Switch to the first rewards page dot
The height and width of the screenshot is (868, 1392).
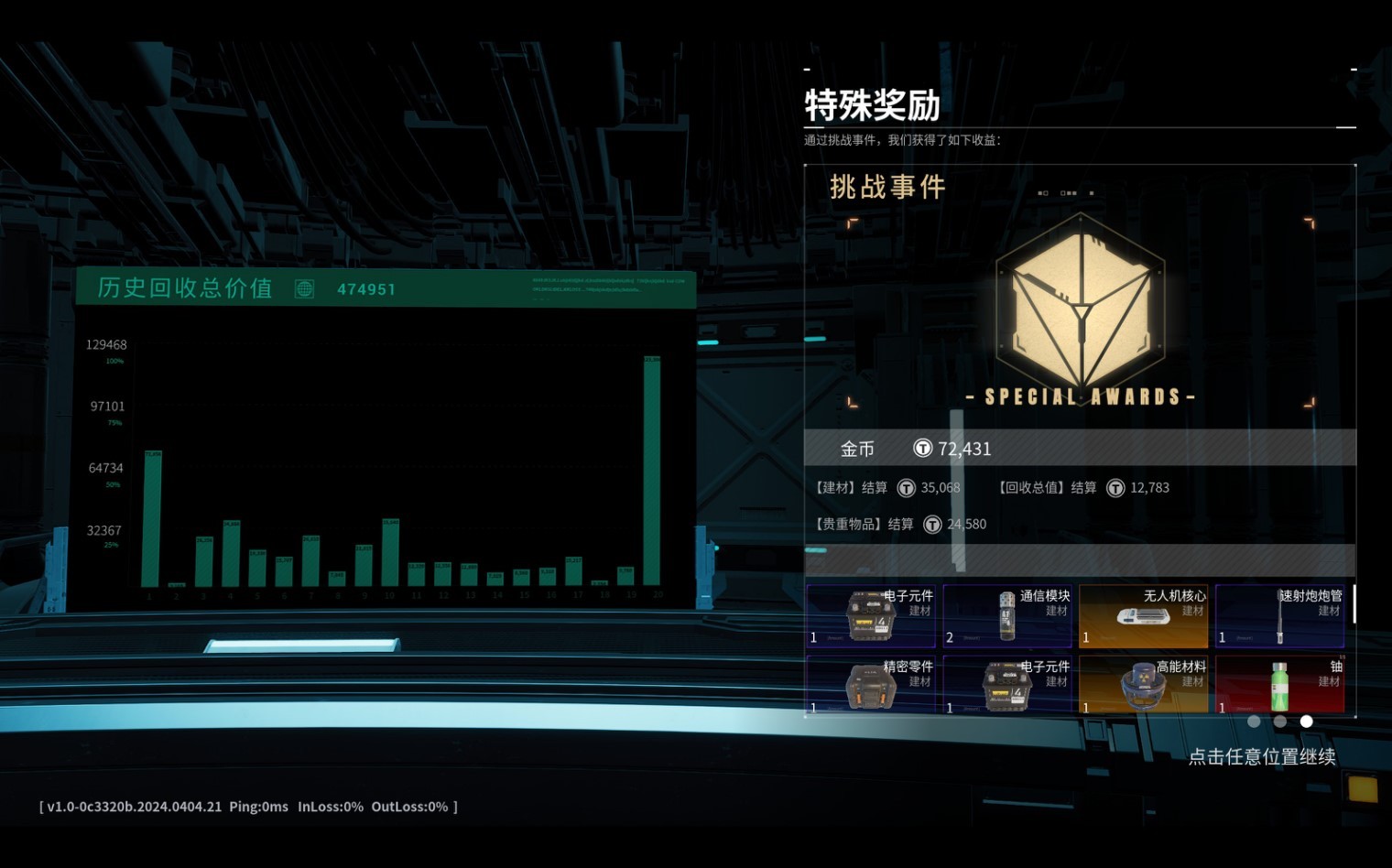click(x=1254, y=722)
